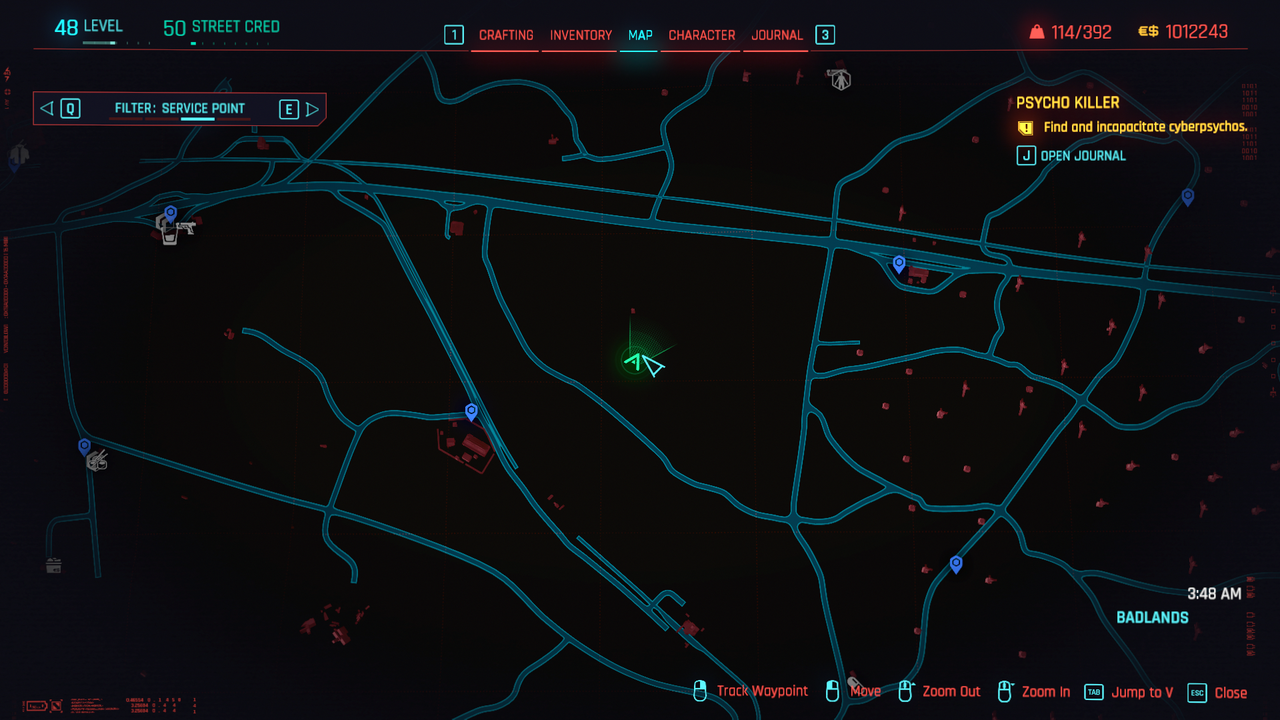Screen dimensions: 1280x720
Task: Select the Psycho Killer quest tracker
Action: pos(1068,103)
